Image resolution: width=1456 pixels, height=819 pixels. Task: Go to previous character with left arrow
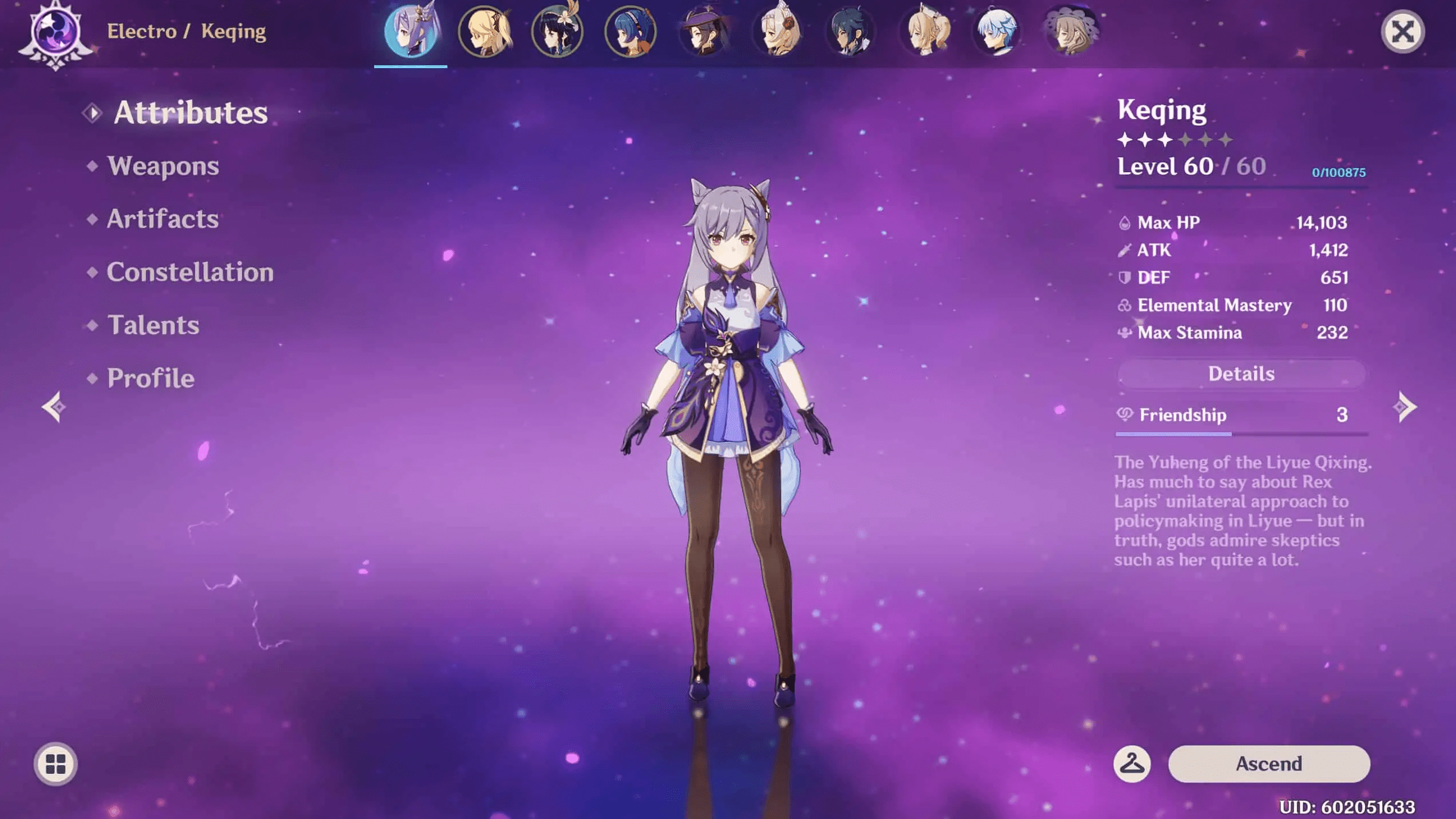54,407
